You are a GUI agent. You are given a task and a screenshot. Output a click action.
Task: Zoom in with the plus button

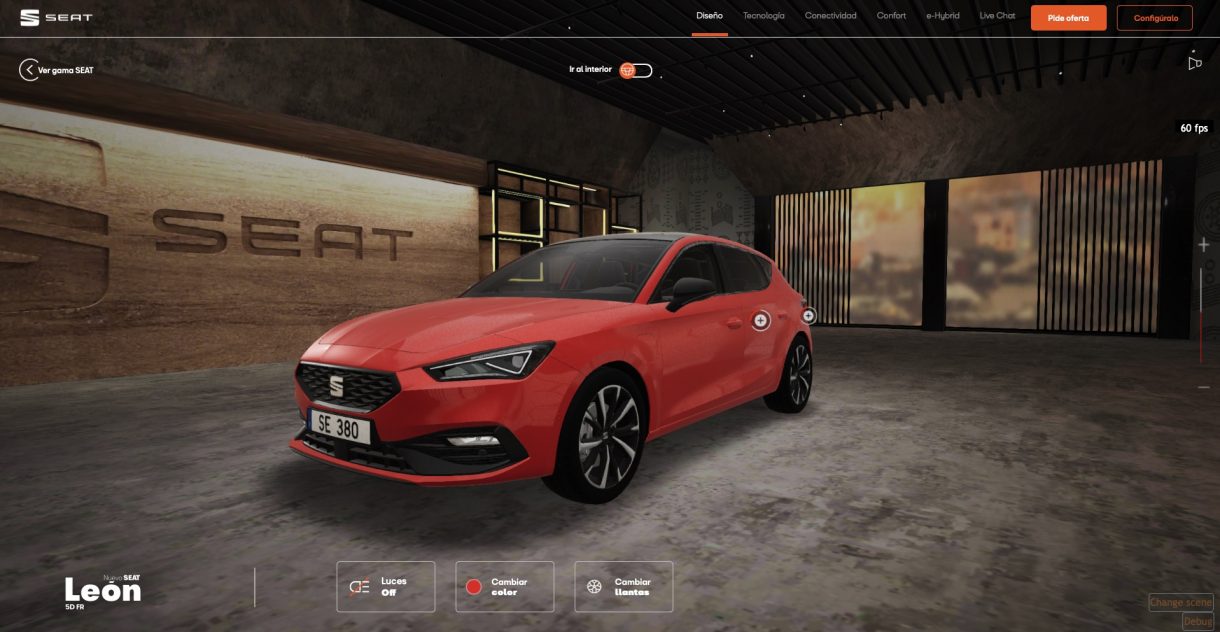(x=1203, y=245)
